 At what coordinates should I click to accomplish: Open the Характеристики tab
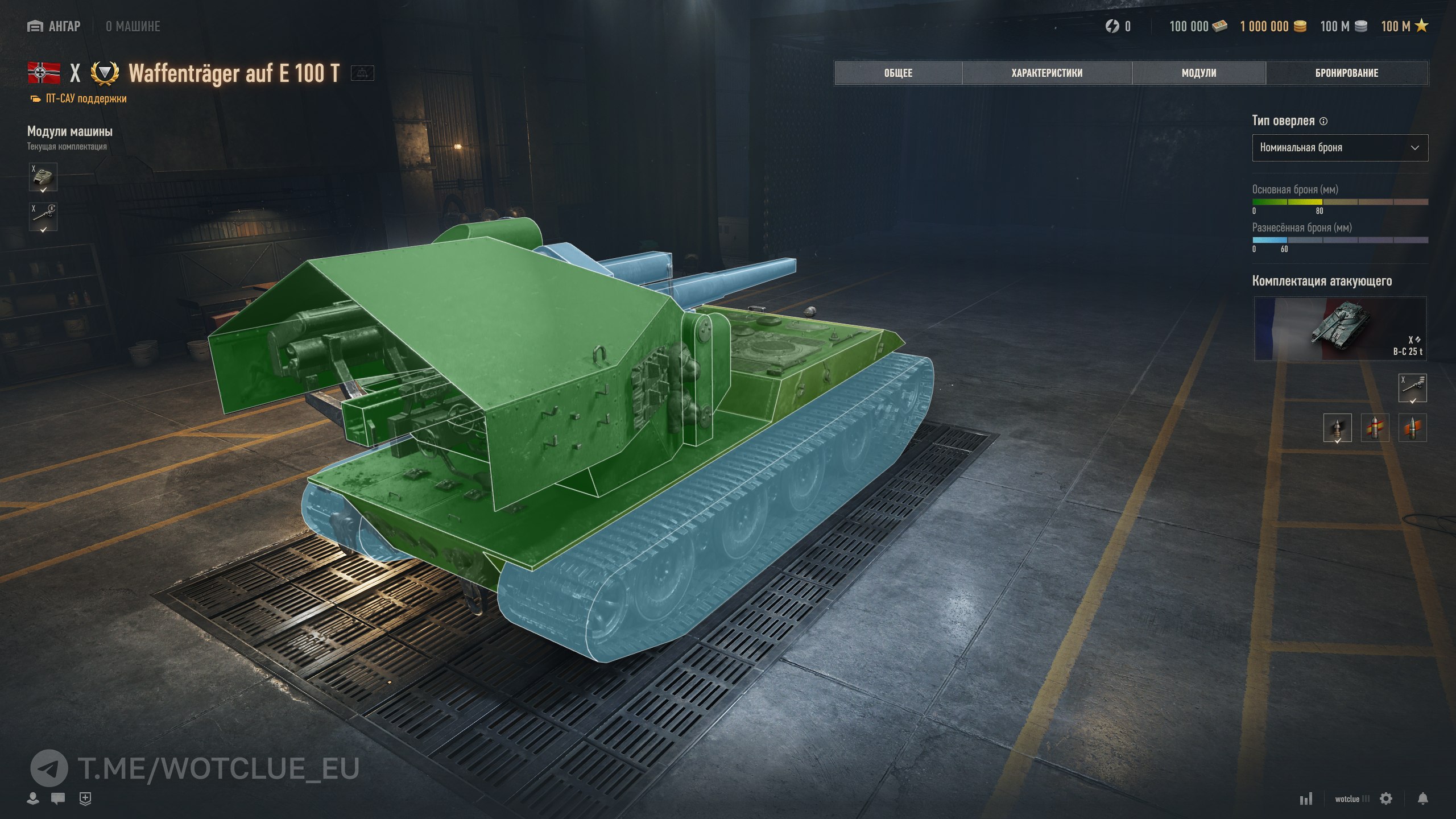point(1046,73)
